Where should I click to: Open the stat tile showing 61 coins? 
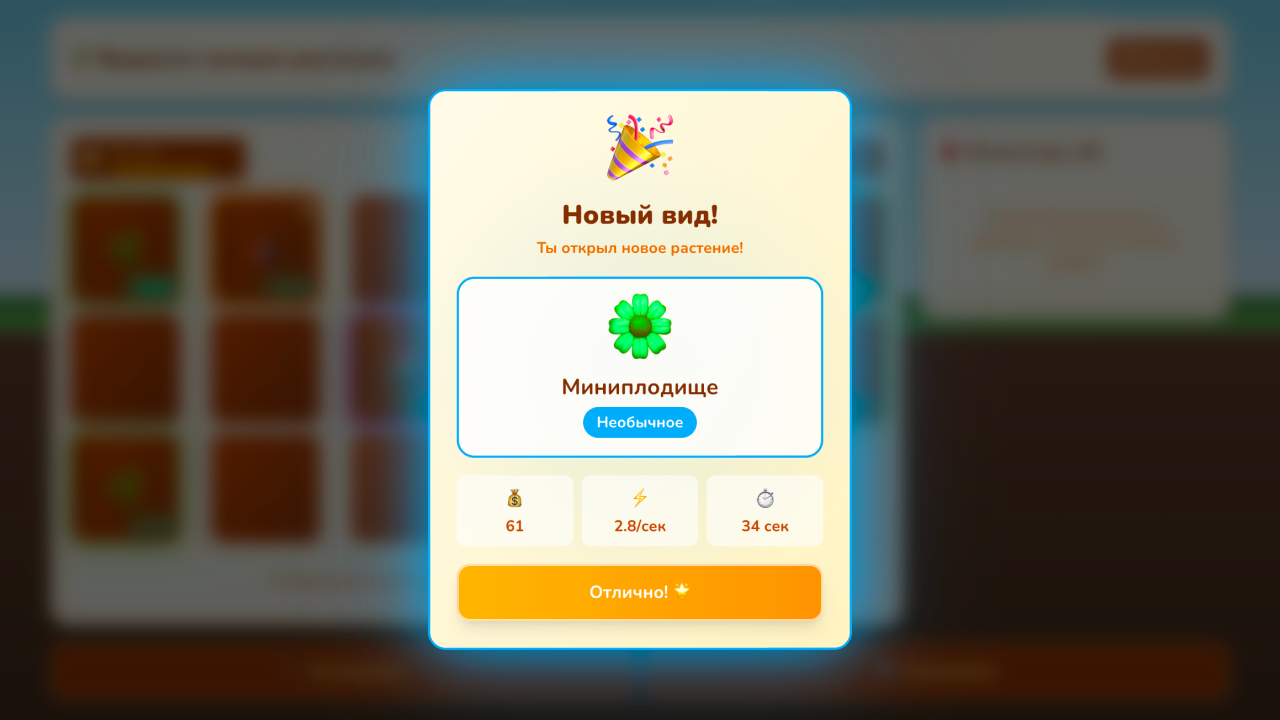[x=515, y=510]
